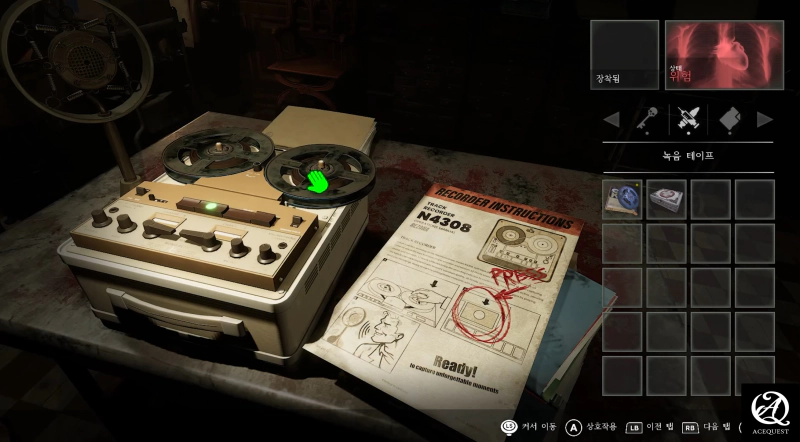
Task: Select the equipped item panel
Action: click(624, 55)
